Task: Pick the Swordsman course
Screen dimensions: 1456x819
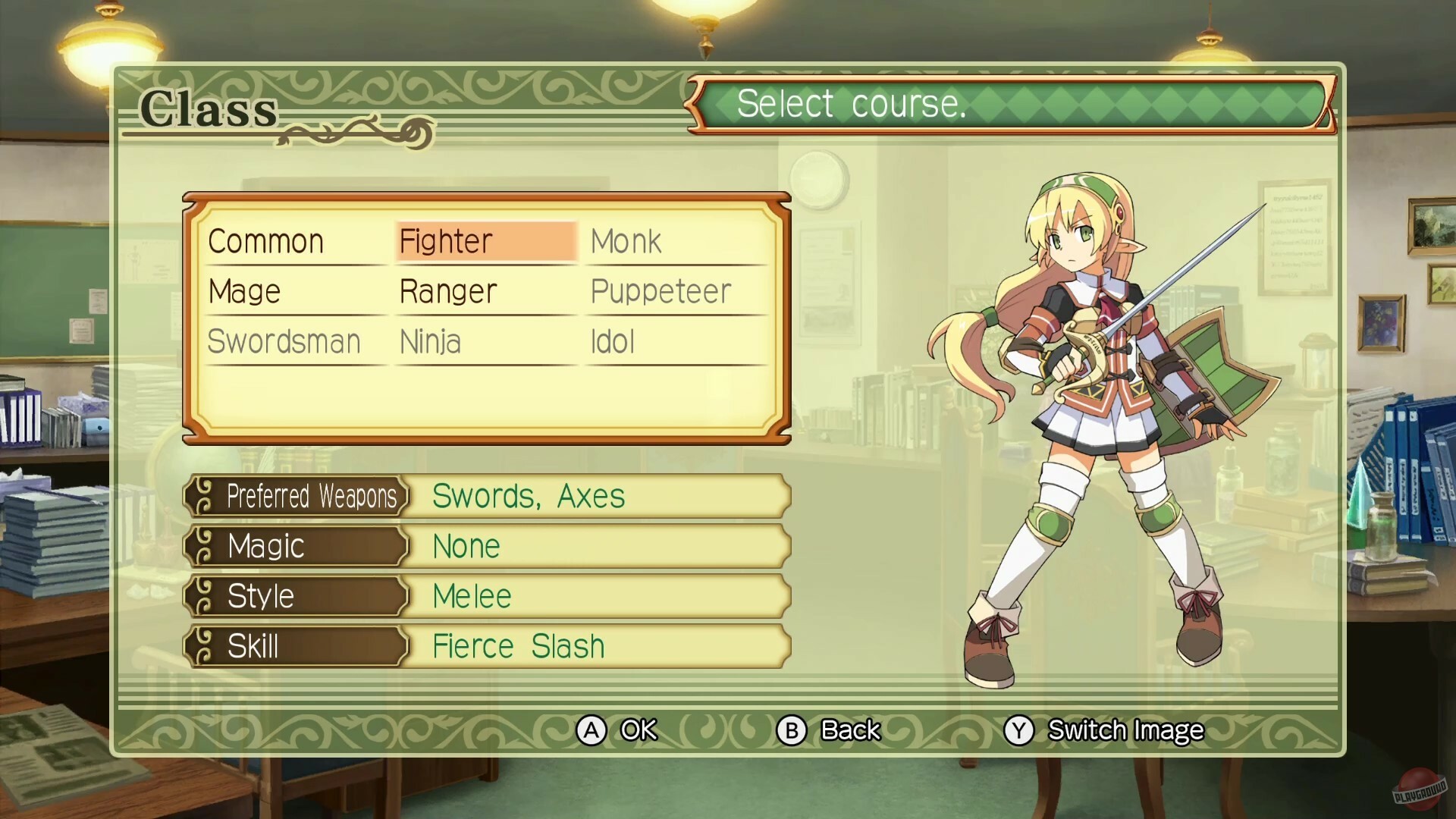Action: point(284,342)
